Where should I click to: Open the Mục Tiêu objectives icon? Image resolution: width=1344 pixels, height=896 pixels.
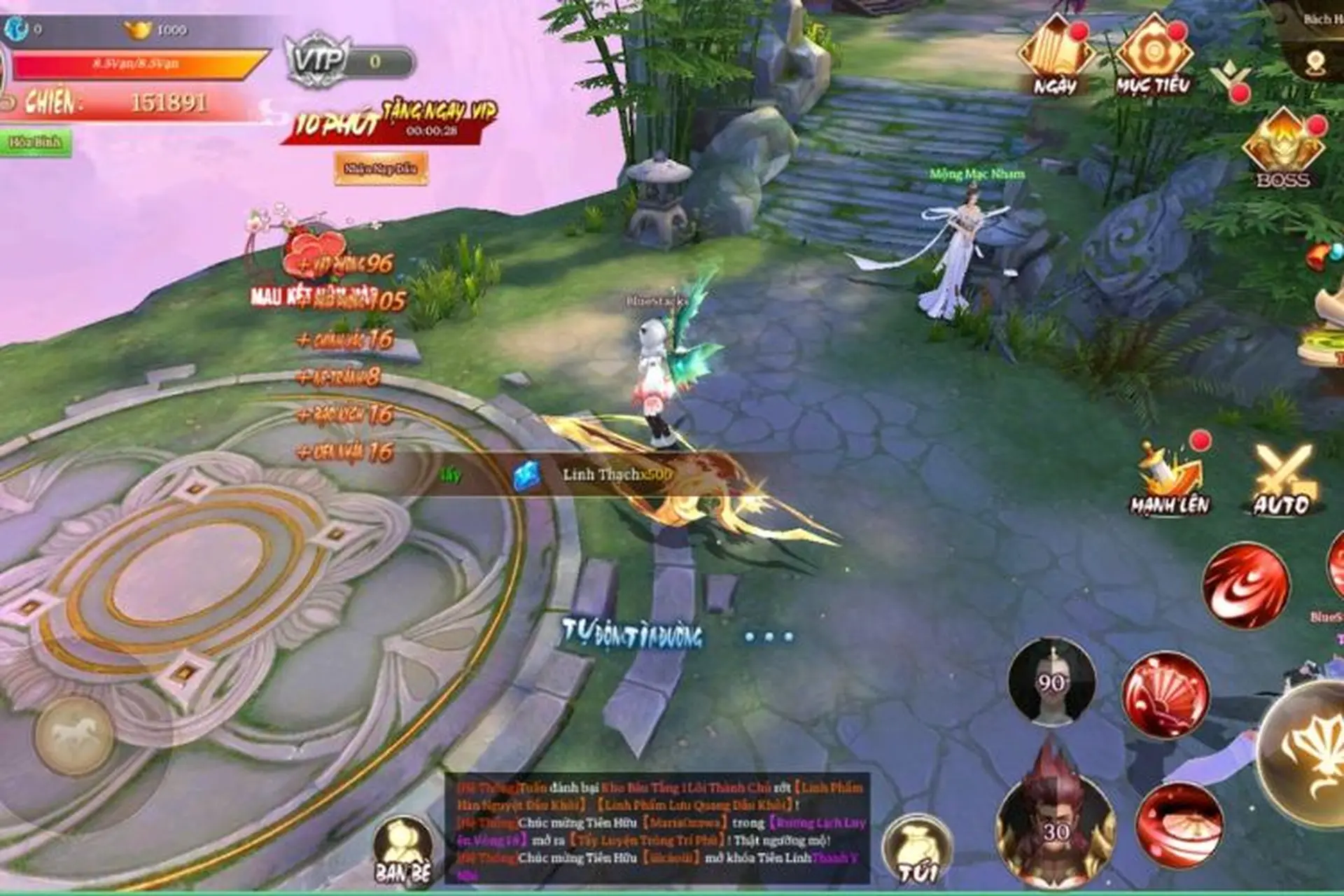[x=1153, y=56]
